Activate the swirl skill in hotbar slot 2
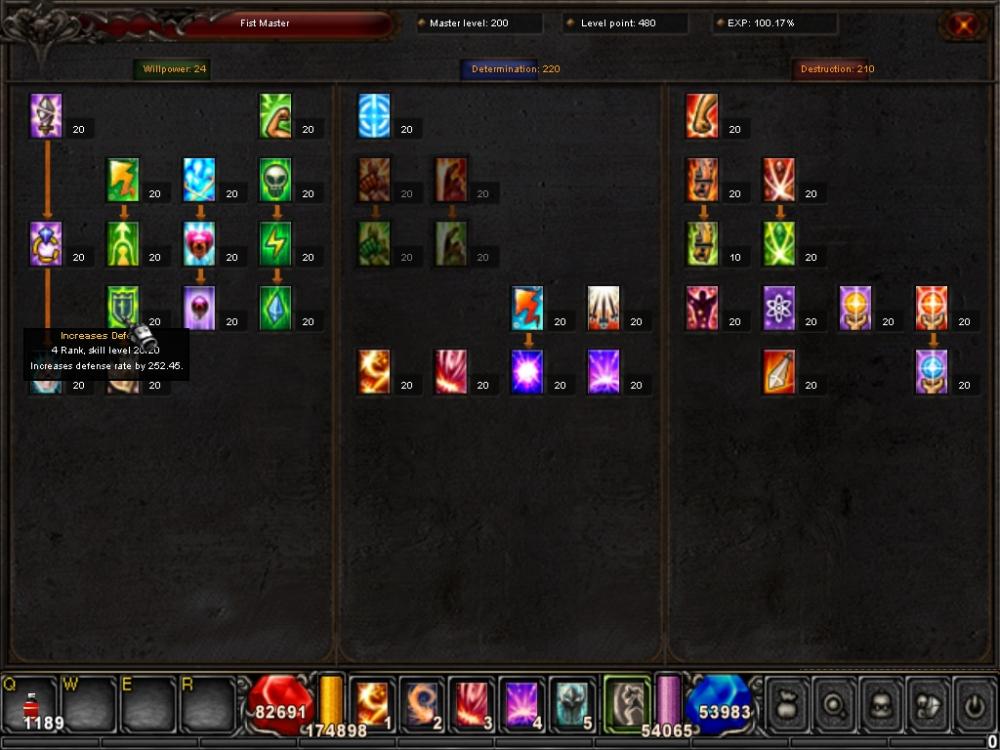1000x750 pixels. [x=422, y=703]
